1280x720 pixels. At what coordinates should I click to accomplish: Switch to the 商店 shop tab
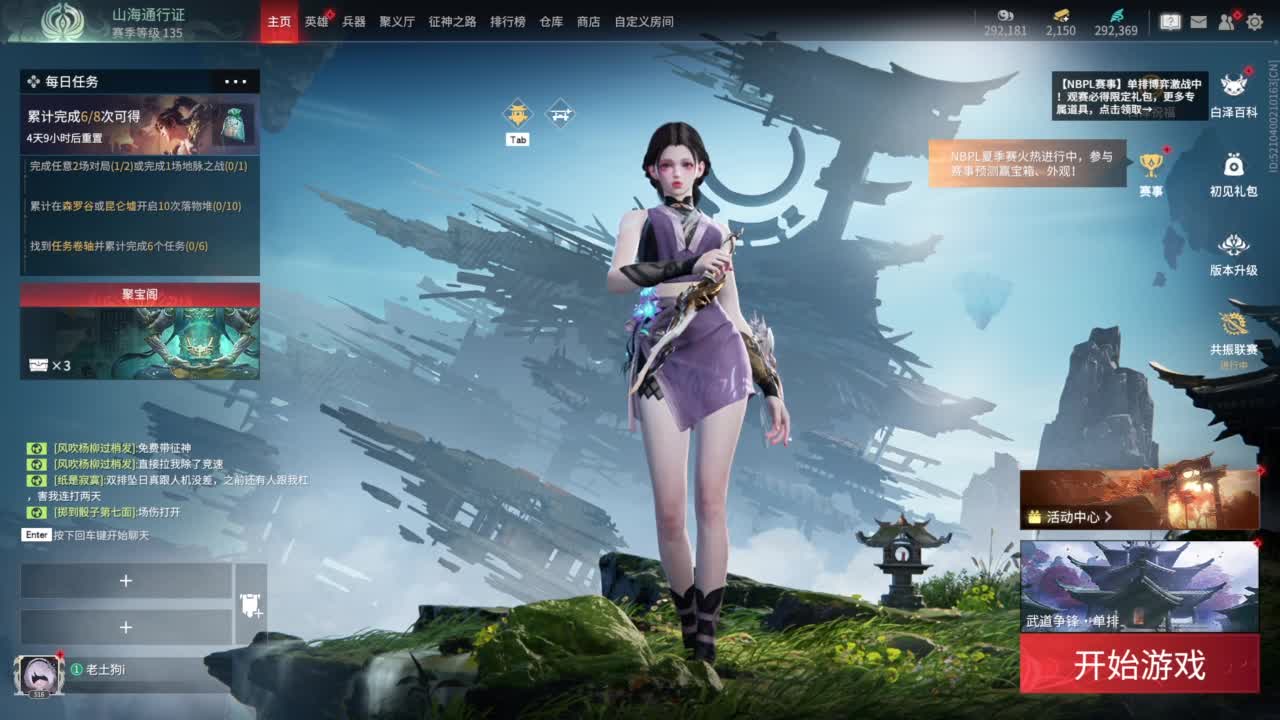point(588,21)
